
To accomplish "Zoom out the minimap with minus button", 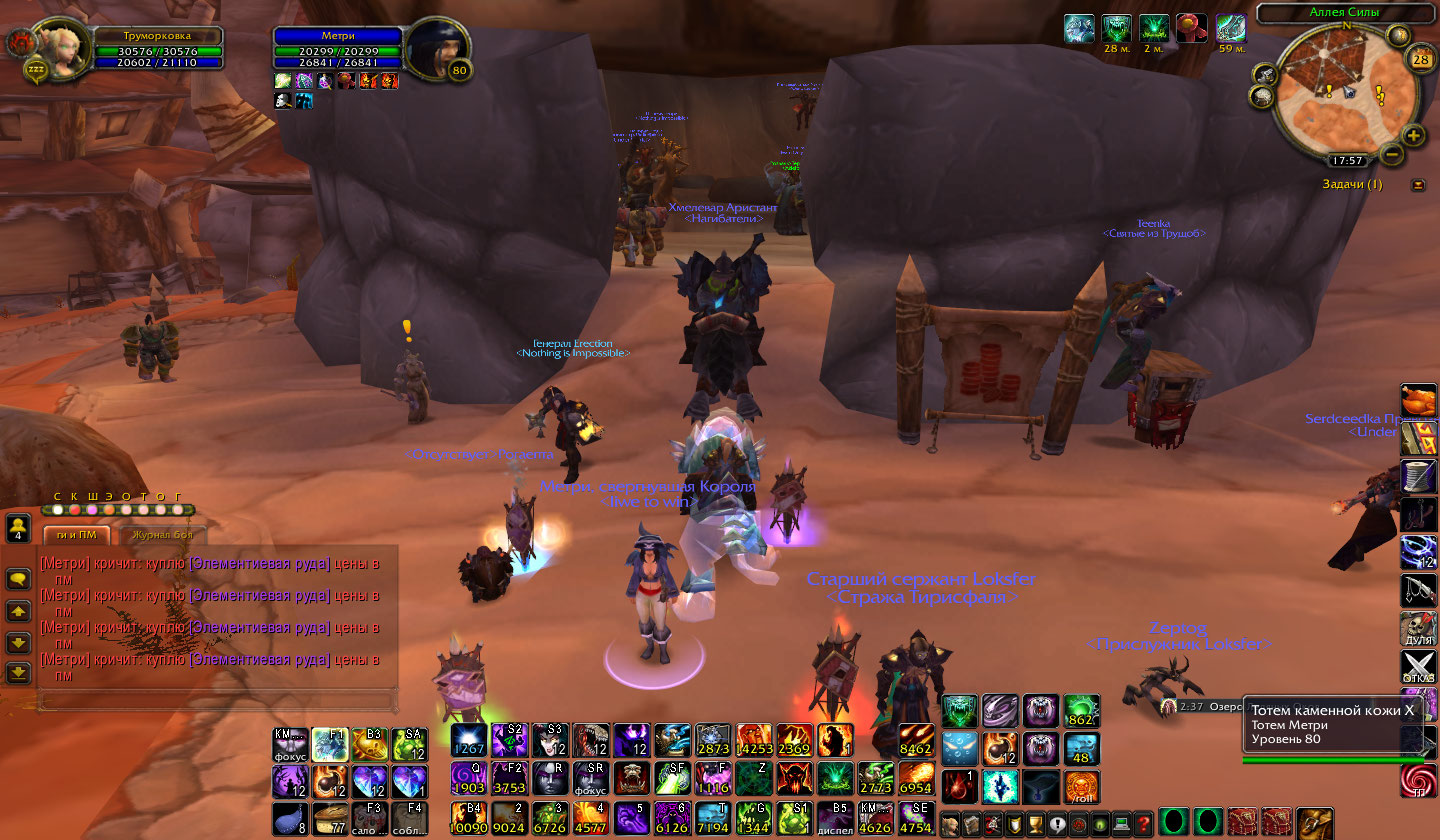I will click(x=1392, y=154).
